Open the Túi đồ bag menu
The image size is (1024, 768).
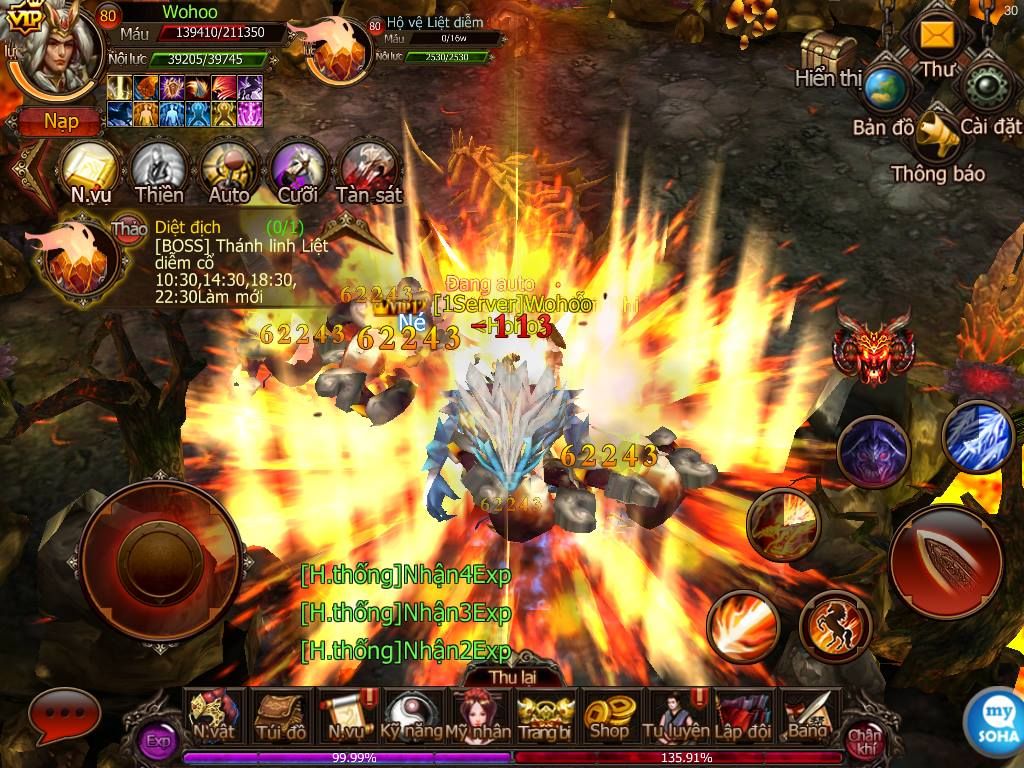[281, 714]
